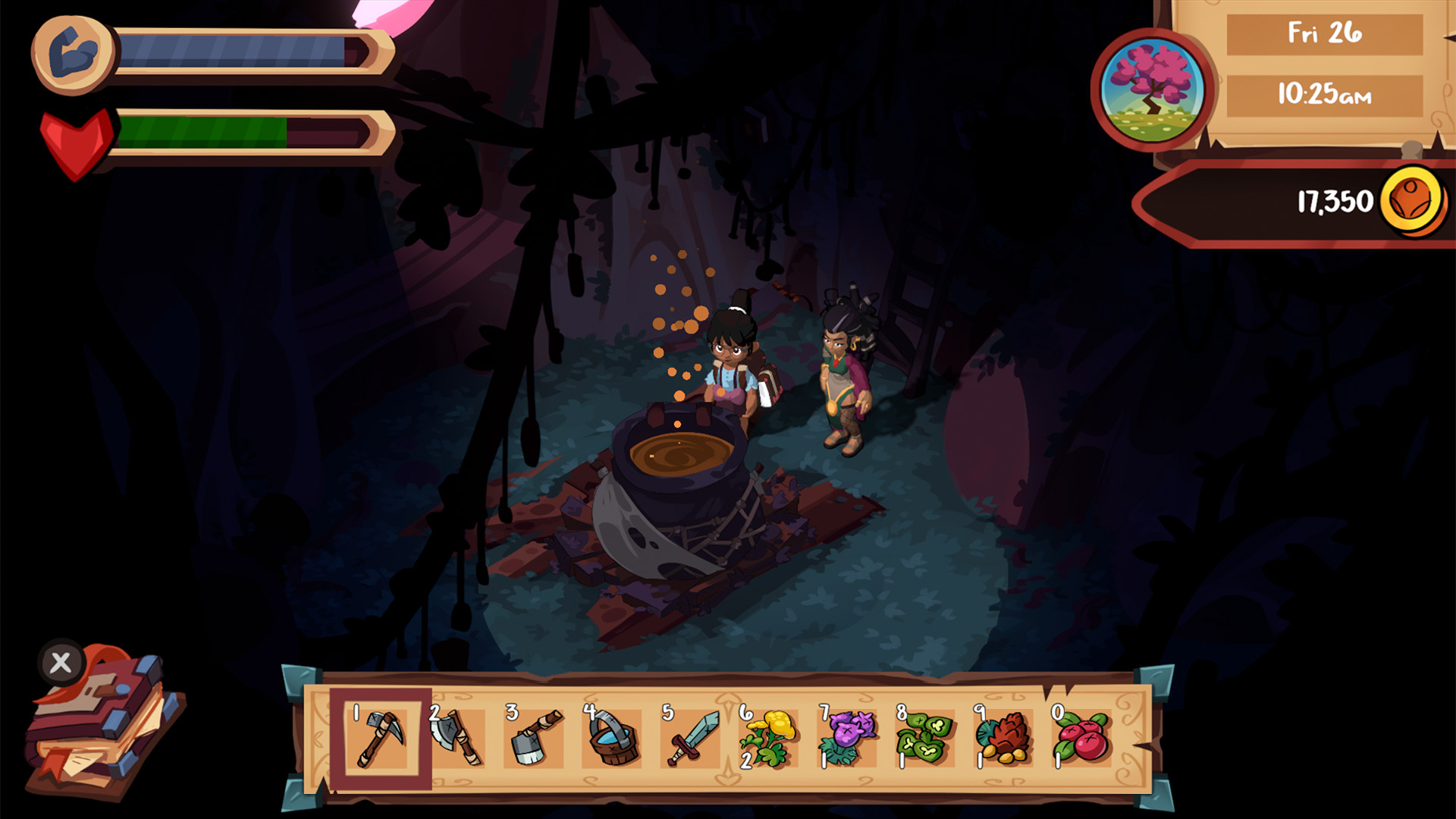This screenshot has height=819, width=1456.
Task: Equip the axe from the hotbar
Action: (457, 739)
